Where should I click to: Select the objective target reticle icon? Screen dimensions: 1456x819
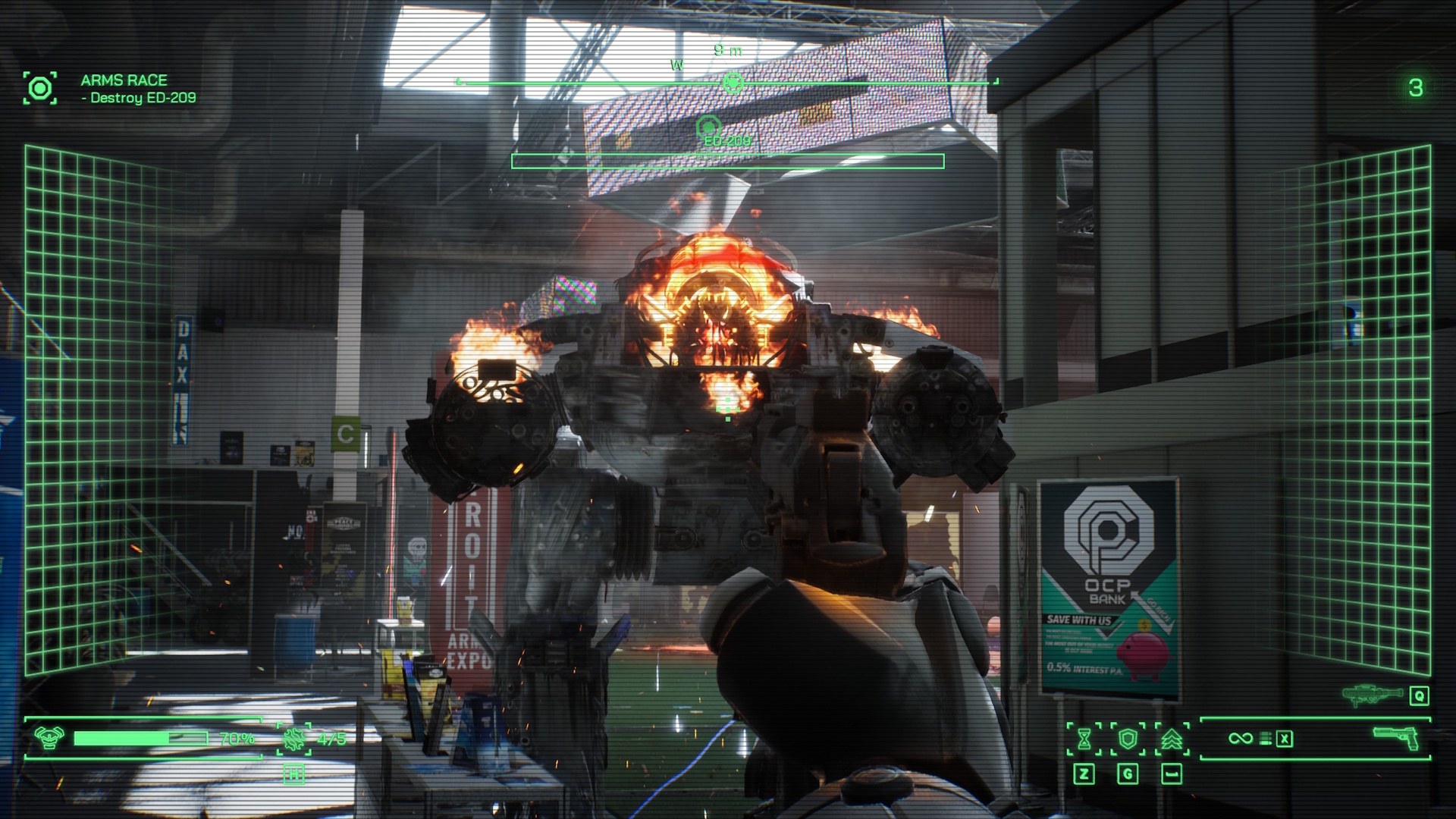[x=39, y=88]
